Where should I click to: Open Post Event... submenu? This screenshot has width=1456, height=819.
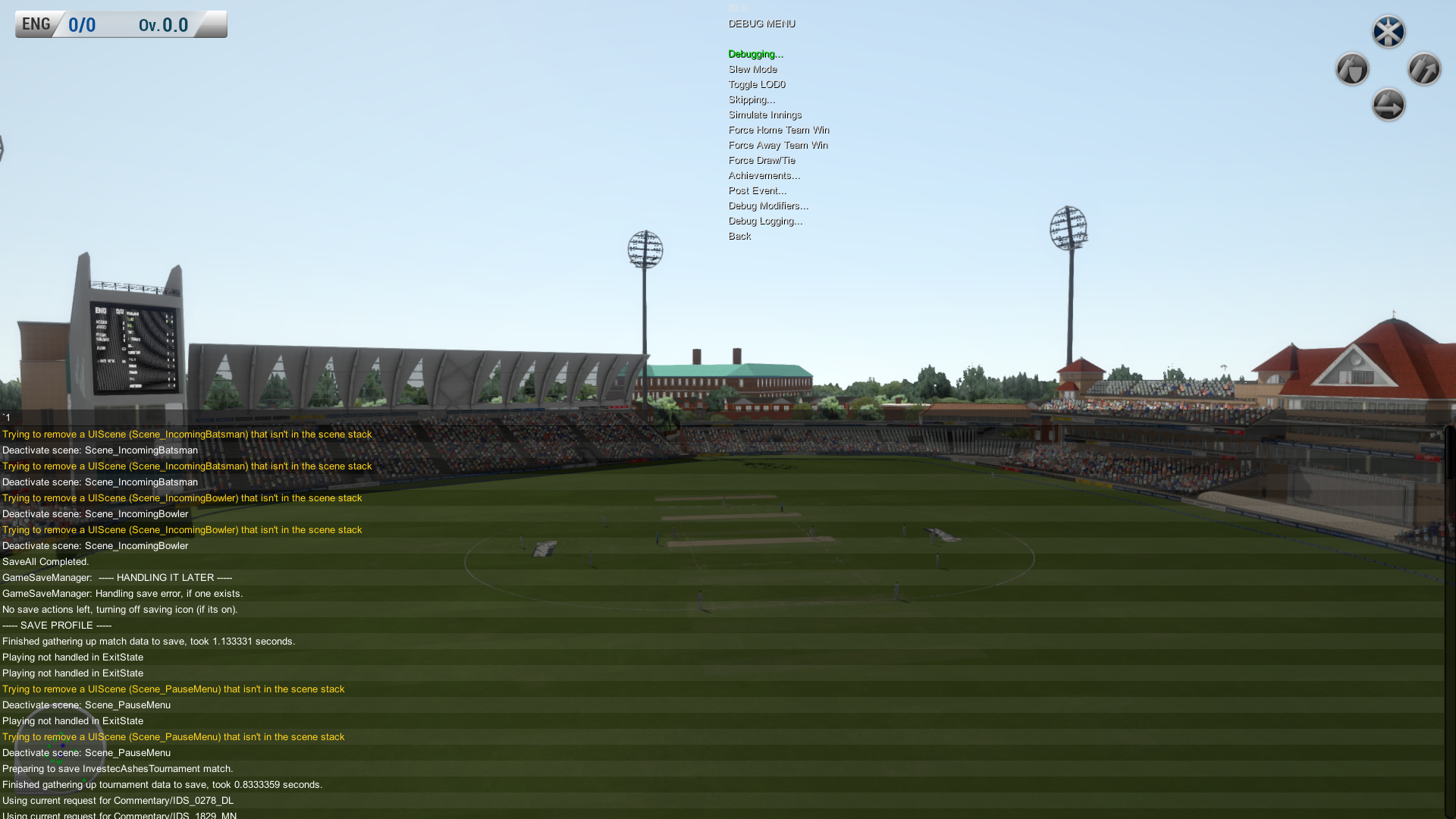(x=757, y=190)
